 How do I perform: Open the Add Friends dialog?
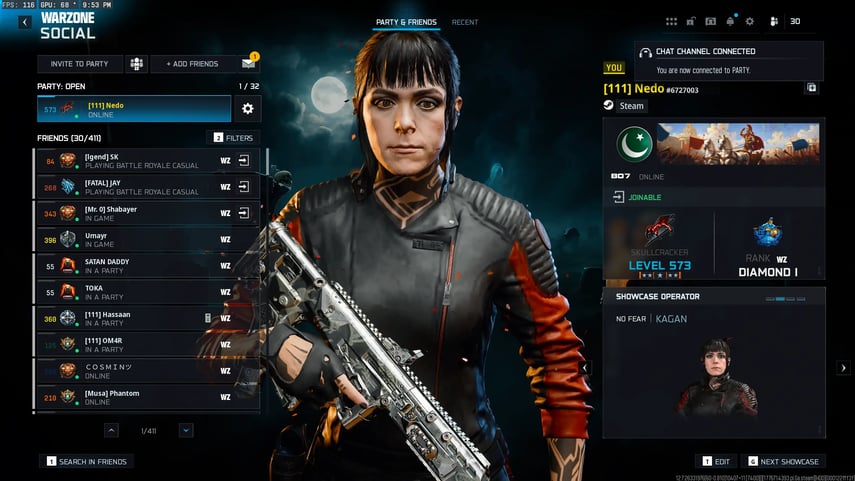coord(192,64)
